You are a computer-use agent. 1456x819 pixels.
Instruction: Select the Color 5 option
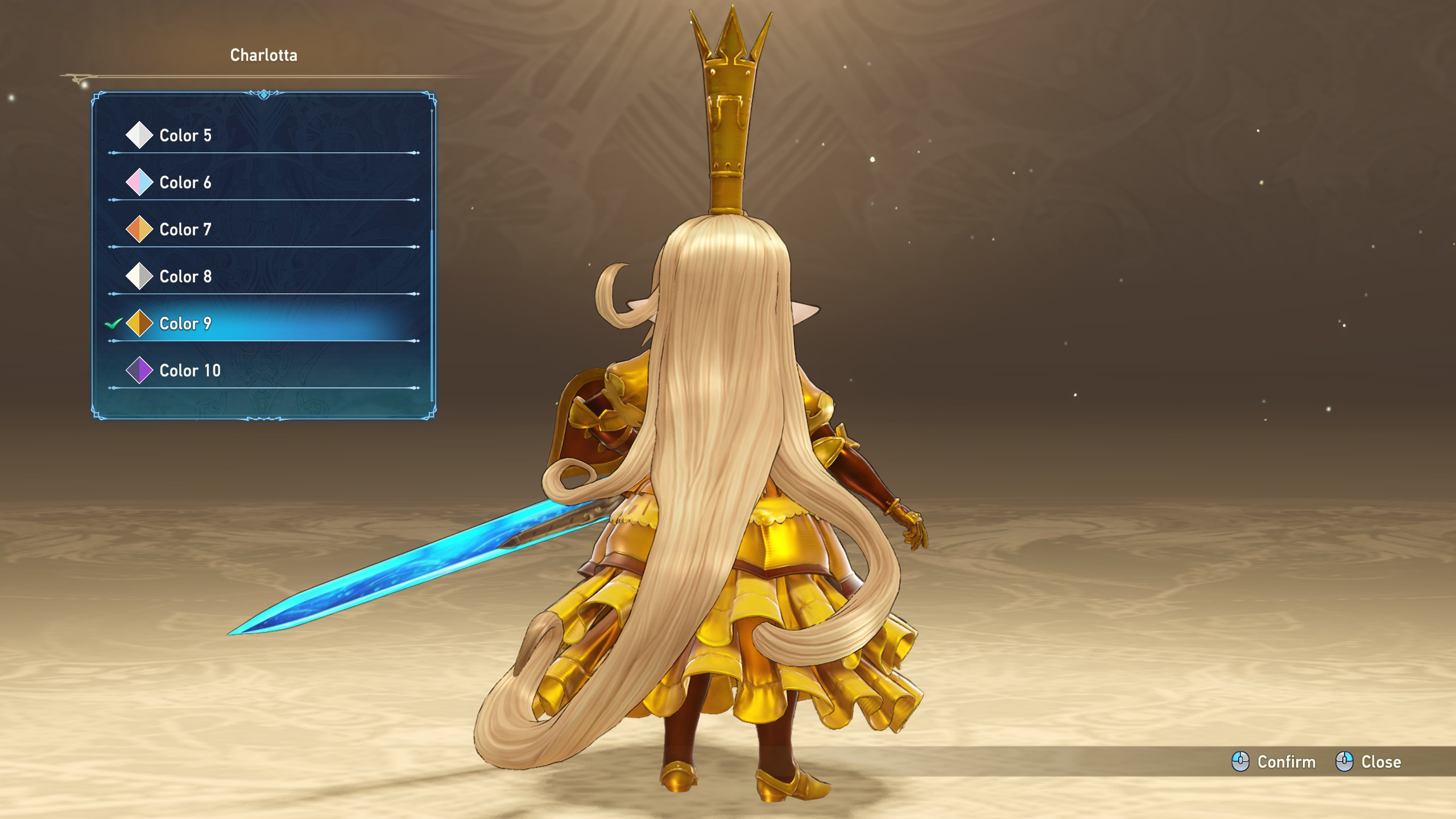(185, 135)
